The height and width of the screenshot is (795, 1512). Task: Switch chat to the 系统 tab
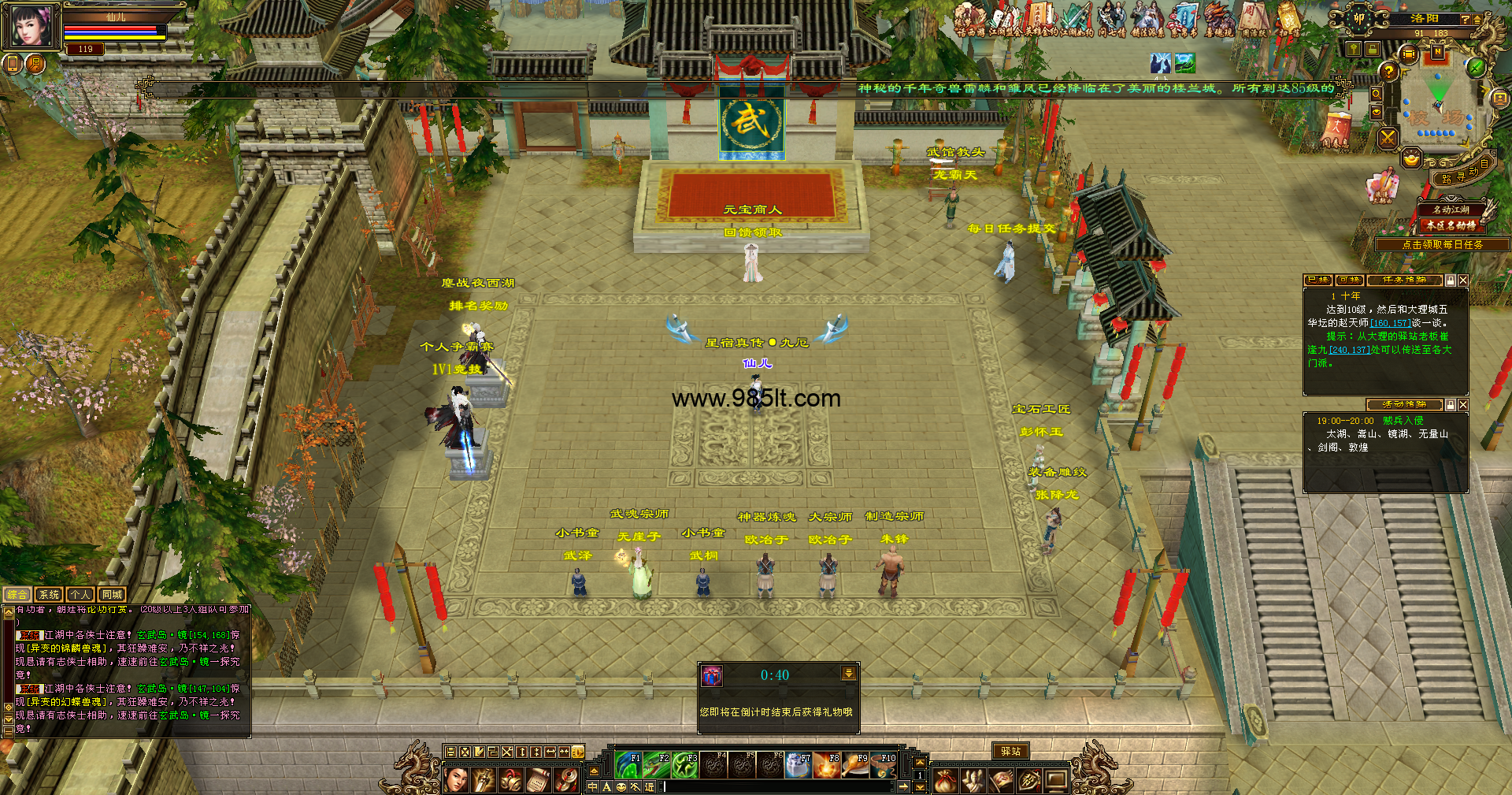click(x=49, y=595)
